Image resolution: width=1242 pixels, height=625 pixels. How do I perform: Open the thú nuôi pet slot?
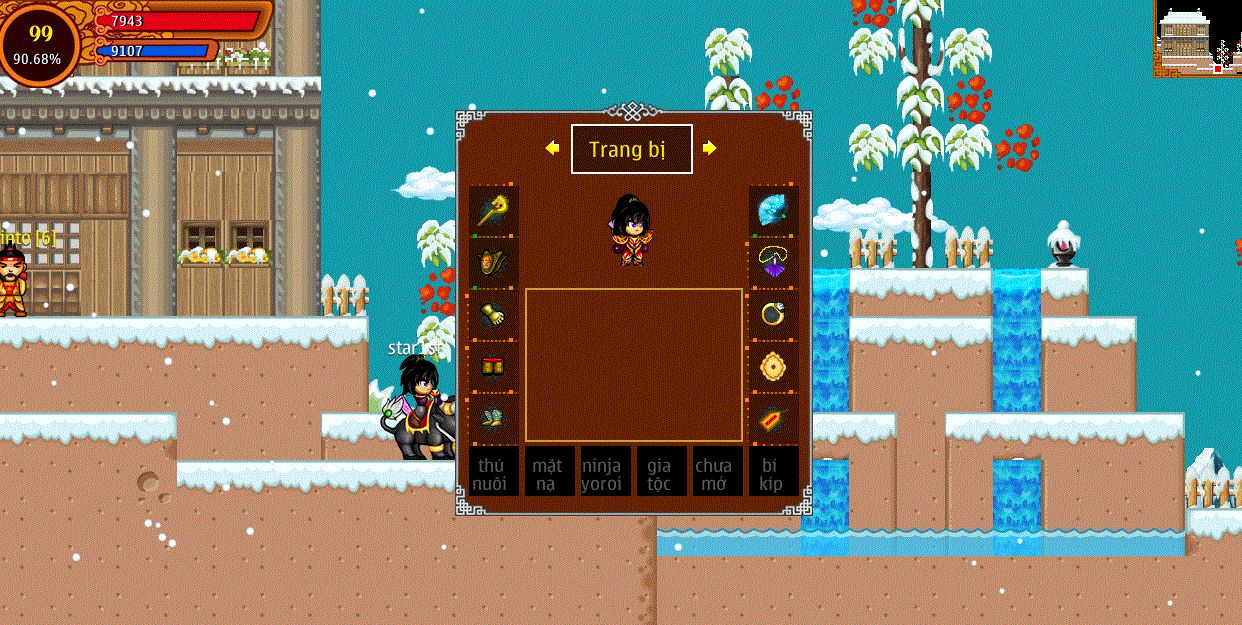[x=494, y=472]
